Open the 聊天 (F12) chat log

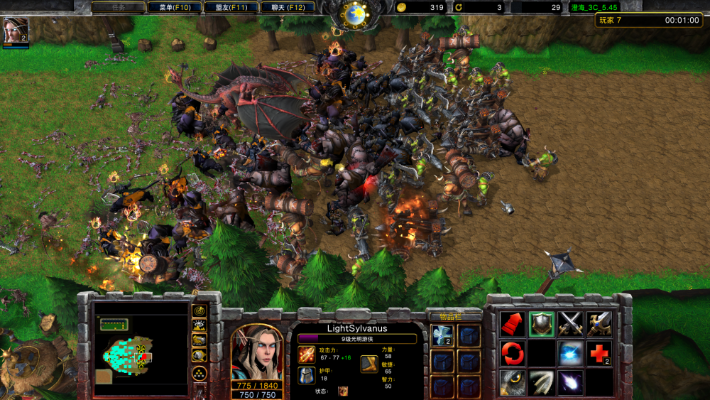(x=286, y=7)
